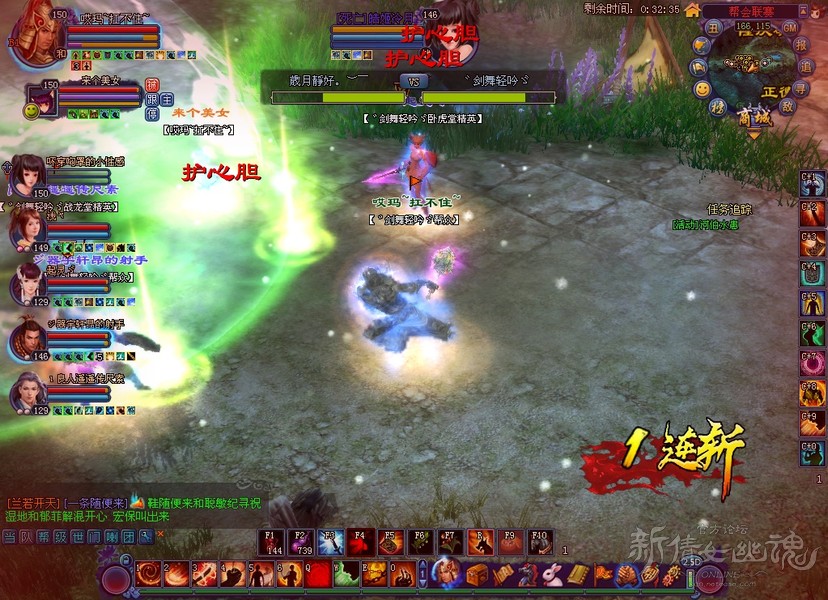The image size is (828, 600).
Task: Activate the F4 red skill slot
Action: point(361,541)
